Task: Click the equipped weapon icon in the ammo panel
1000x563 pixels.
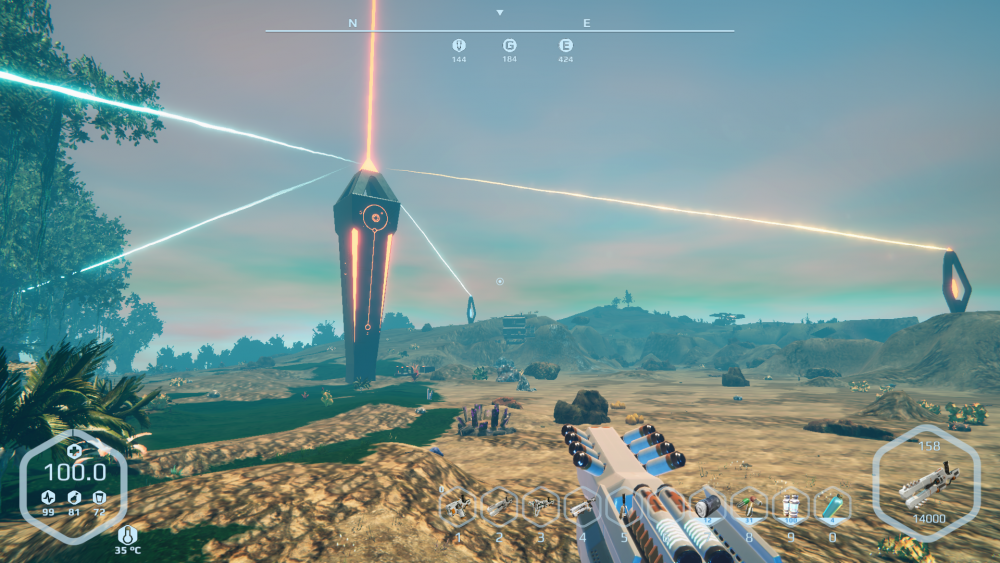Action: 928,487
